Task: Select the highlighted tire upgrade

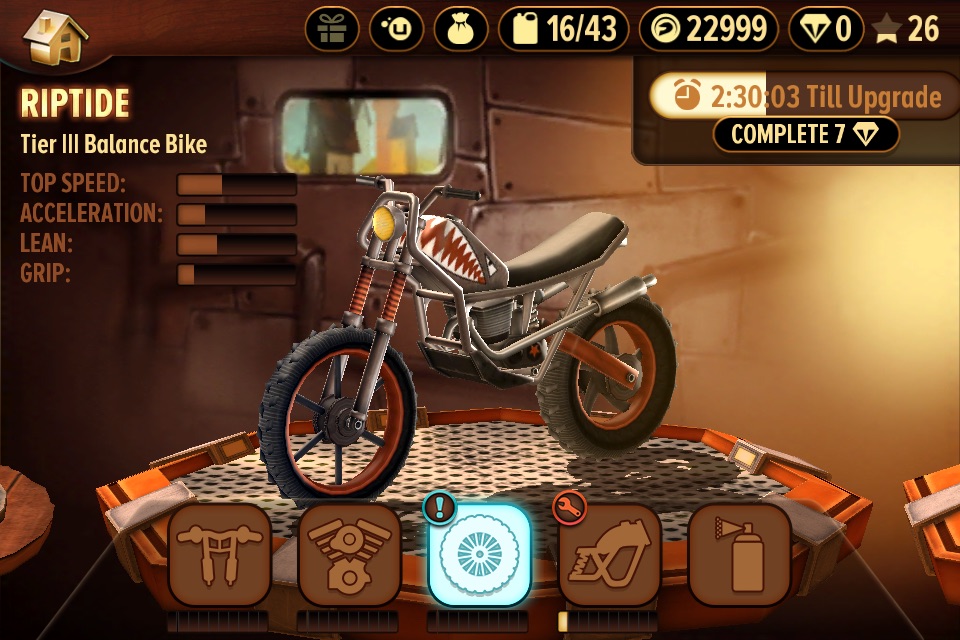Action: pos(478,556)
